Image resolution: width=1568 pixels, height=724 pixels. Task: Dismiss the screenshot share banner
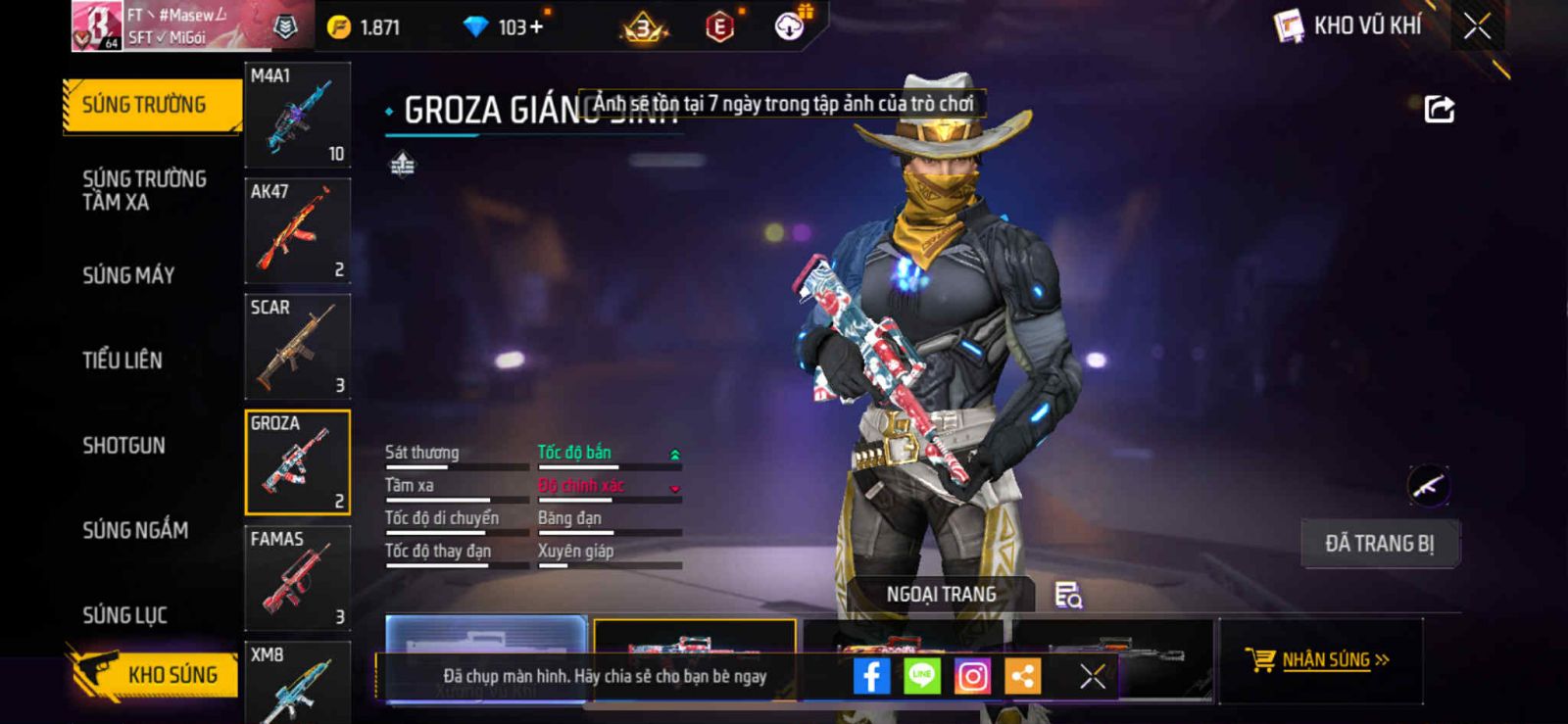(x=1093, y=676)
